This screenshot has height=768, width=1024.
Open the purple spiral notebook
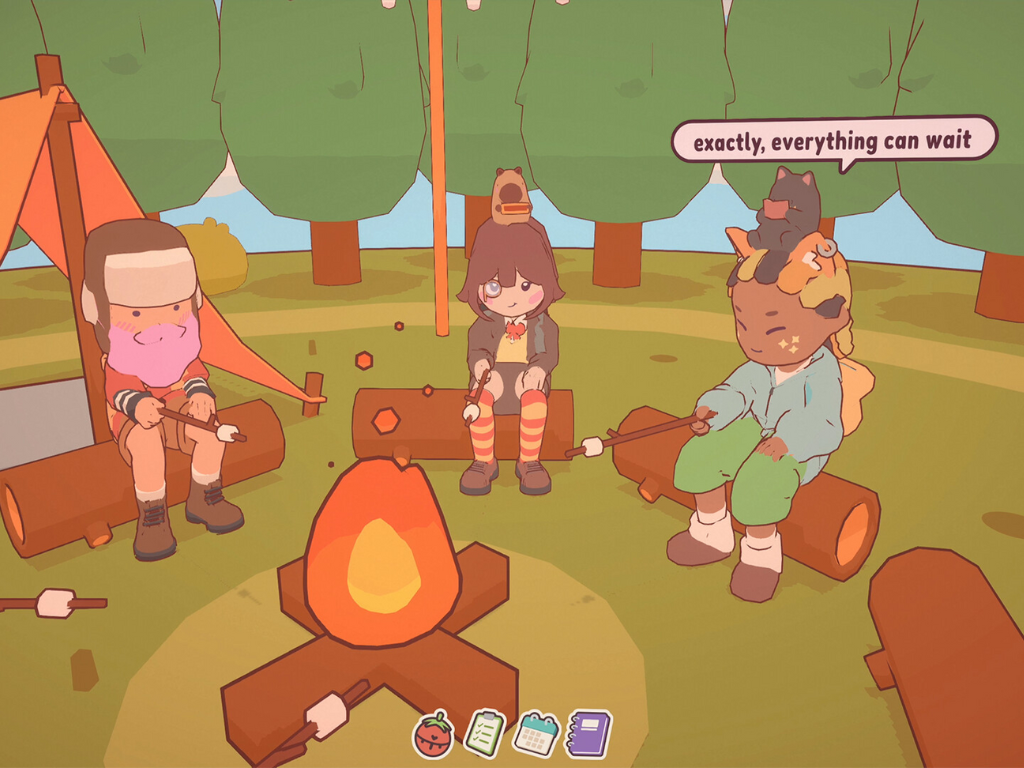click(588, 733)
